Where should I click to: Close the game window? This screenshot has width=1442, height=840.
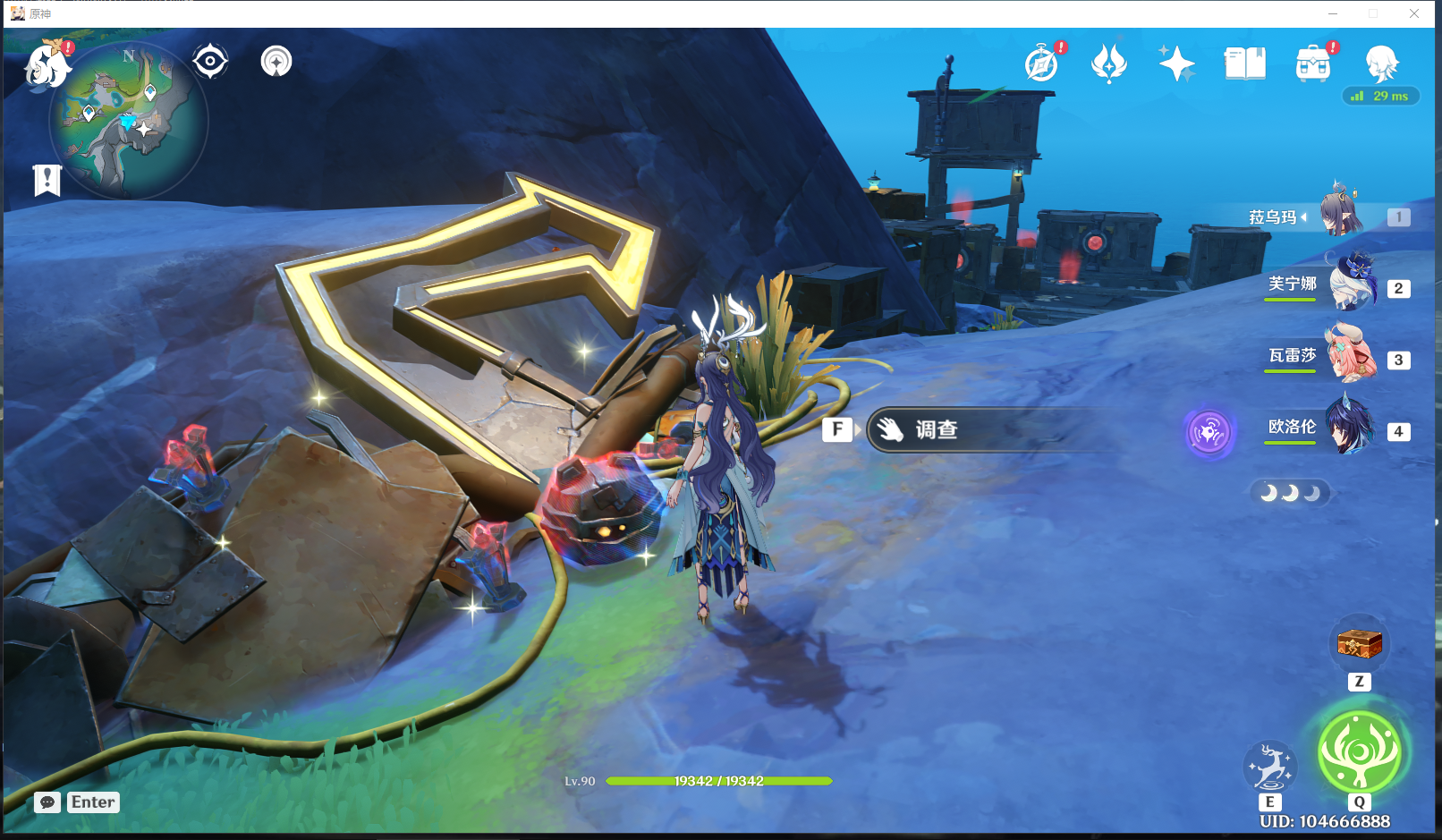[x=1414, y=13]
